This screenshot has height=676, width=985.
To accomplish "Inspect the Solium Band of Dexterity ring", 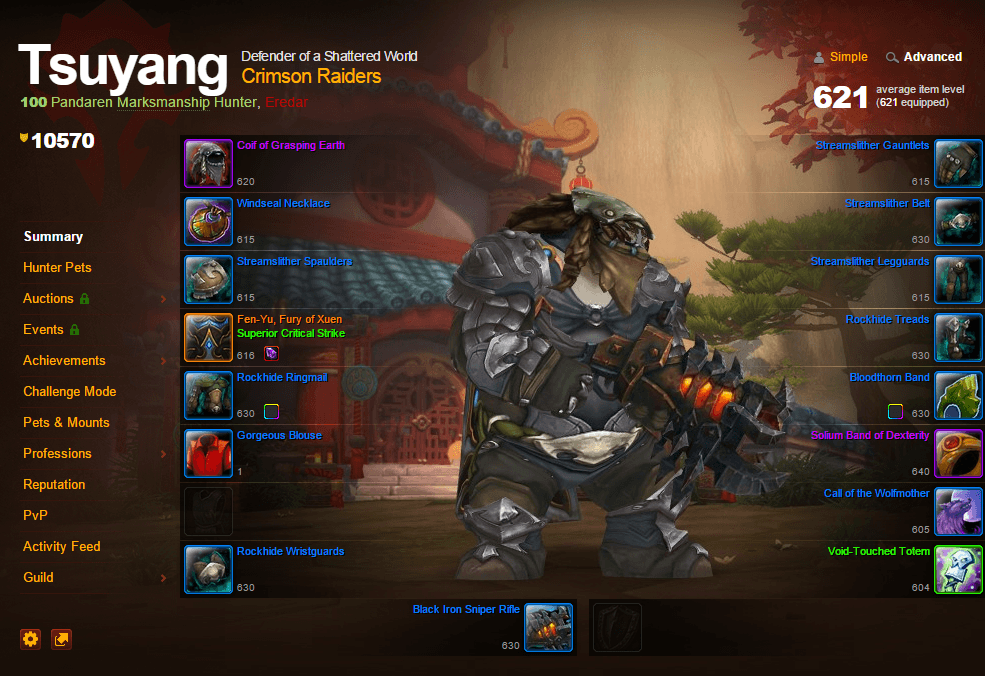I will [x=958, y=453].
